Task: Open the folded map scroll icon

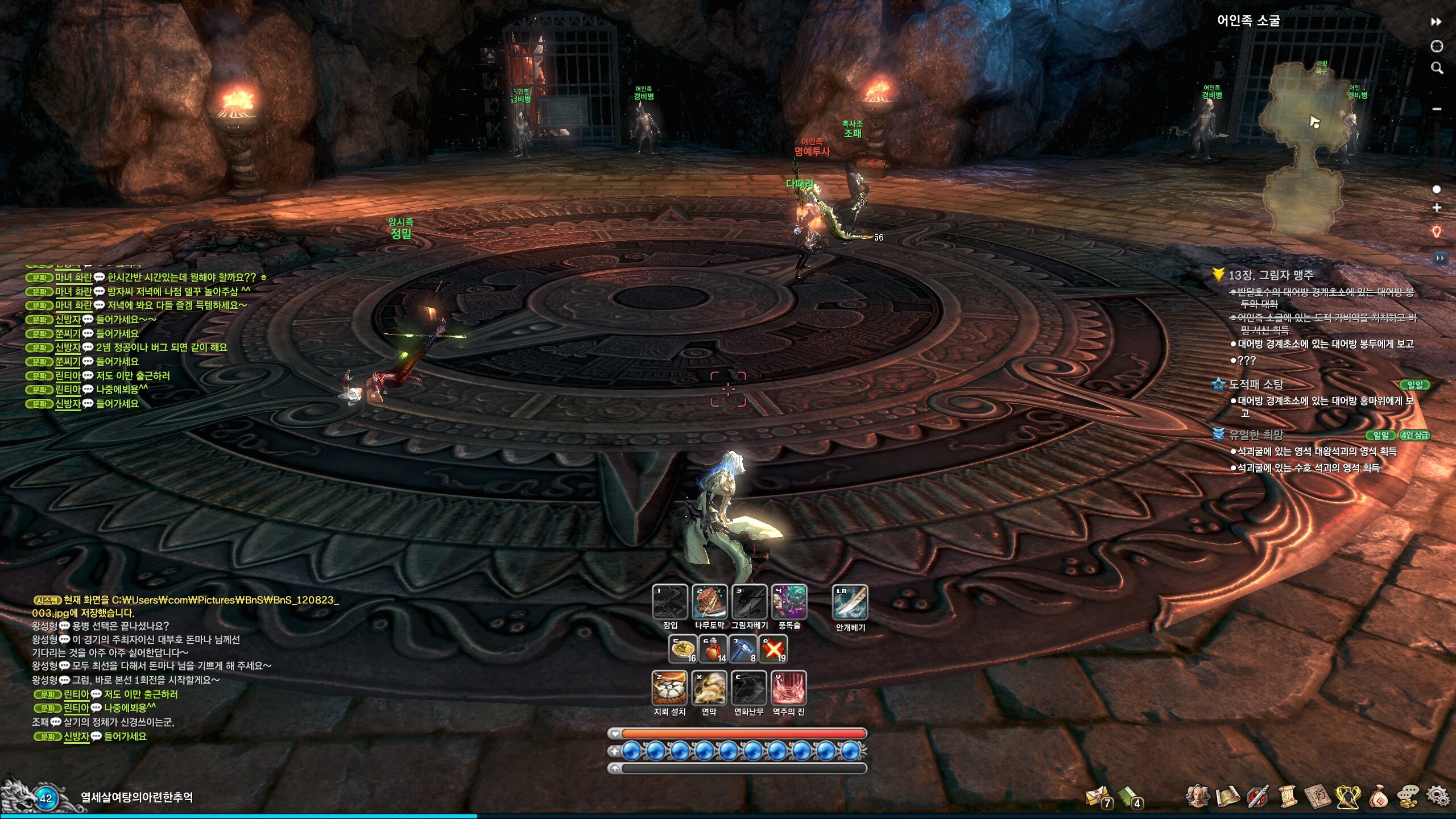Action: coord(1227,797)
